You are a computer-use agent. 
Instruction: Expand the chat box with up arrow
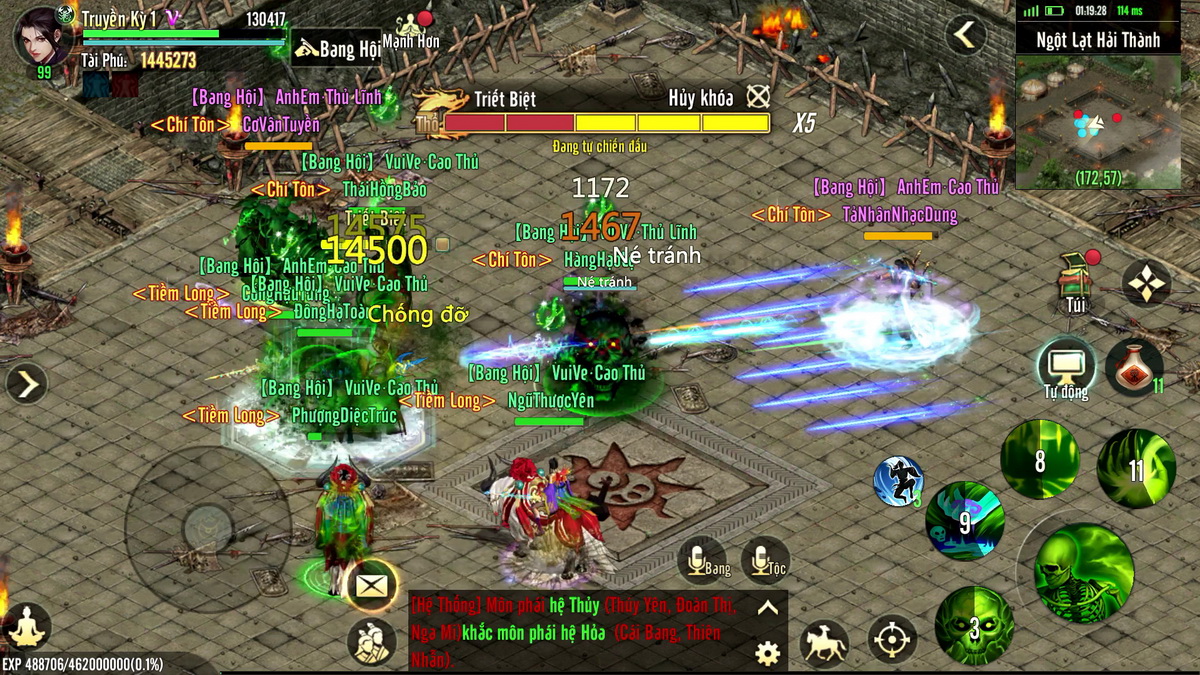click(x=767, y=607)
